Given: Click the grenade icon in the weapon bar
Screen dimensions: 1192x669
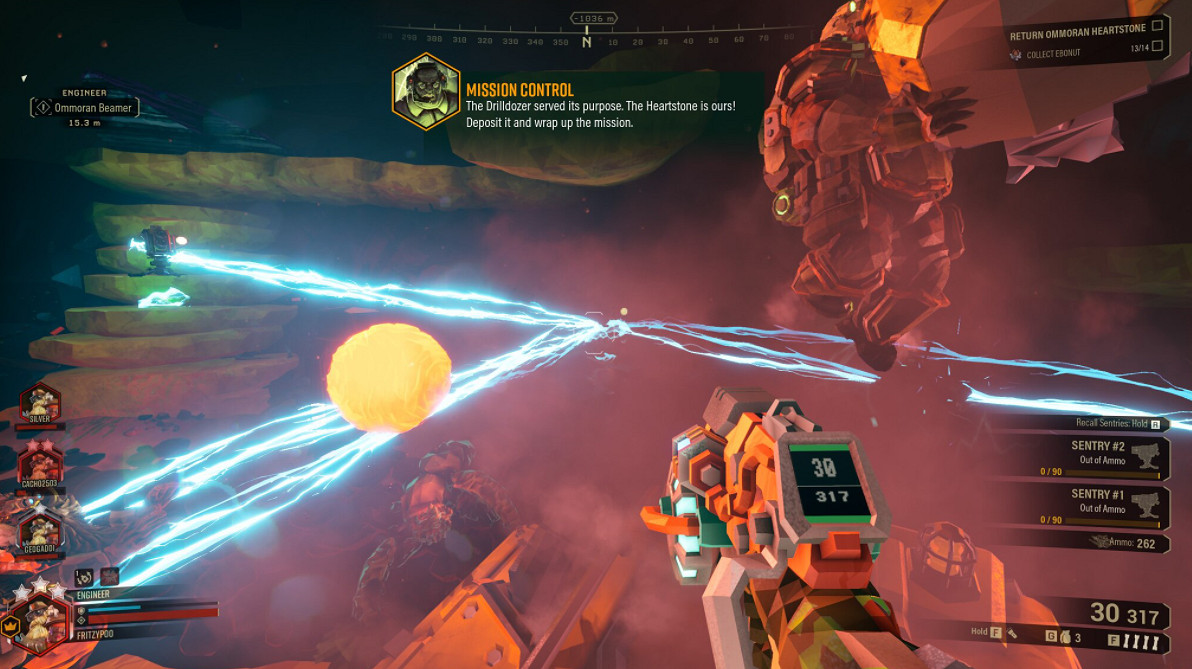Looking at the screenshot, I should coord(1066,637).
